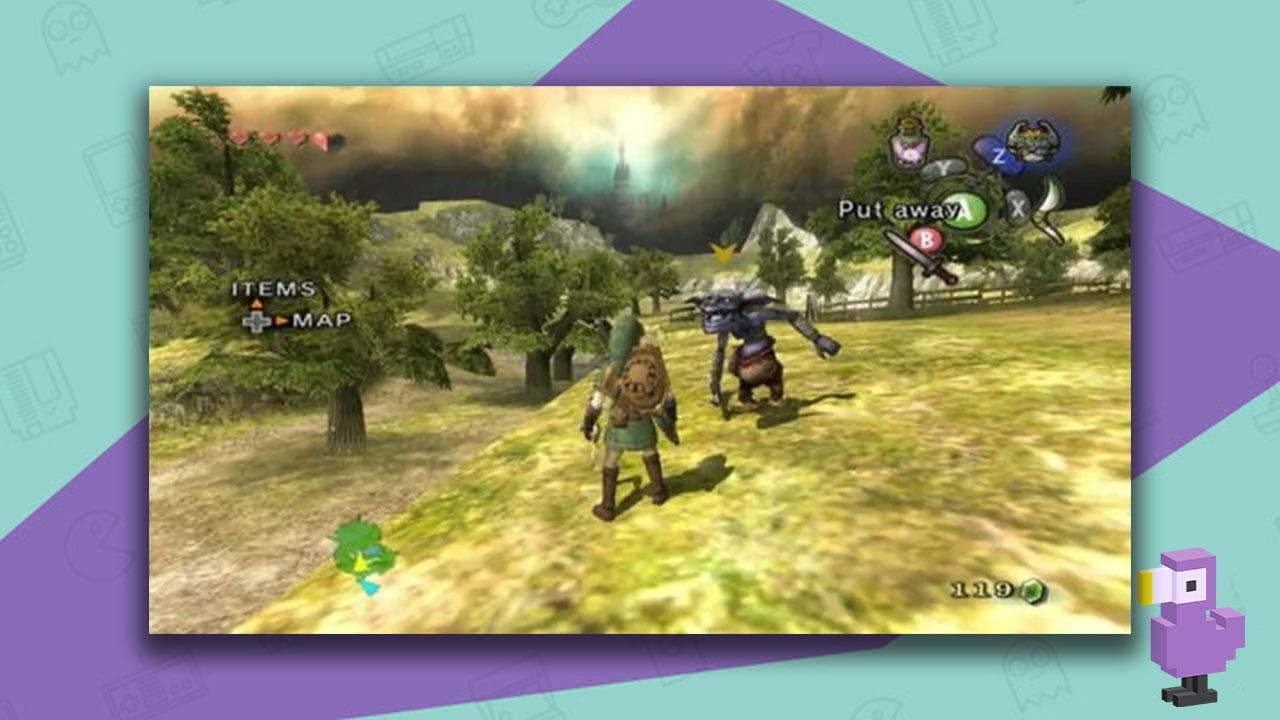The width and height of the screenshot is (1280, 720).
Task: Click the first full heart container
Action: (238, 138)
